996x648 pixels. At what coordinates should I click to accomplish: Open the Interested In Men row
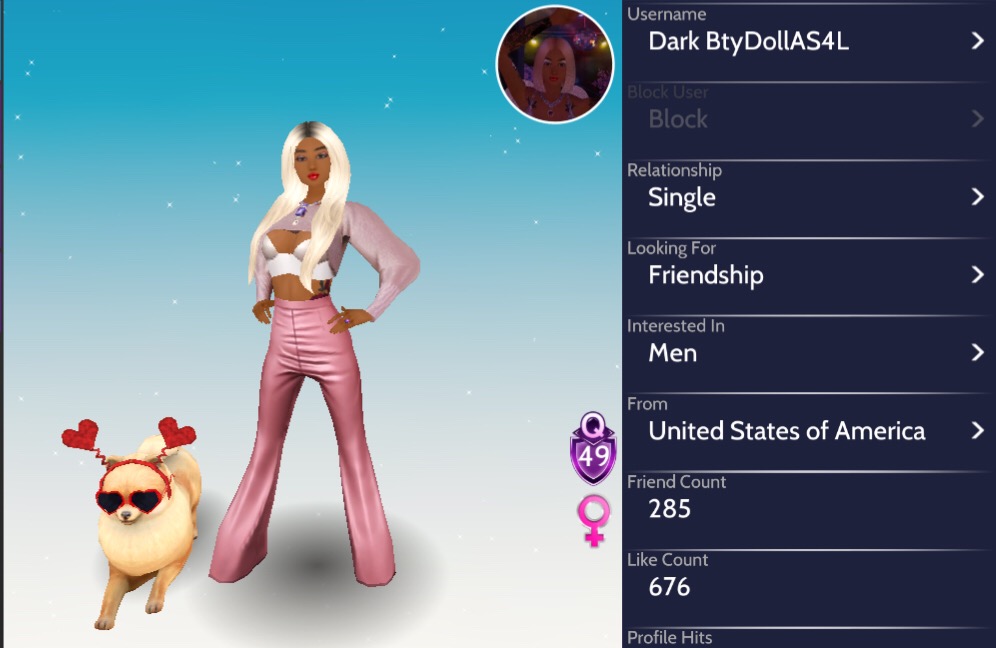(808, 353)
